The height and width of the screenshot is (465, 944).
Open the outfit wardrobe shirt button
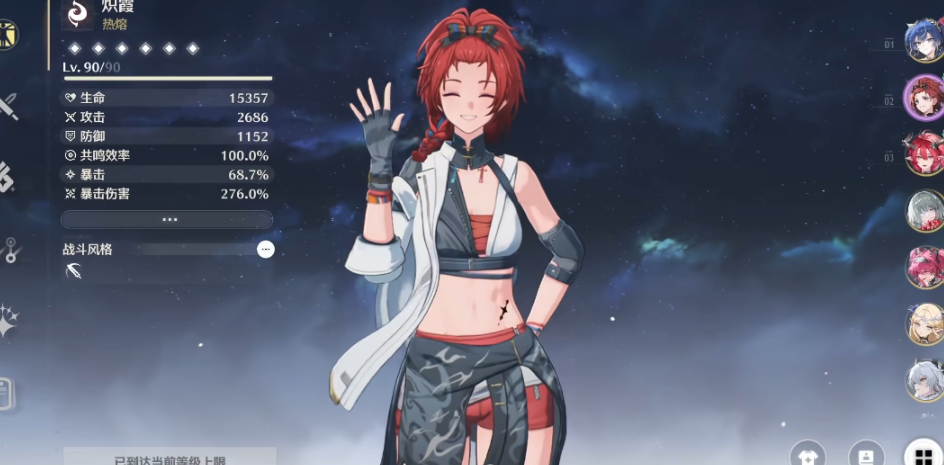tap(808, 455)
